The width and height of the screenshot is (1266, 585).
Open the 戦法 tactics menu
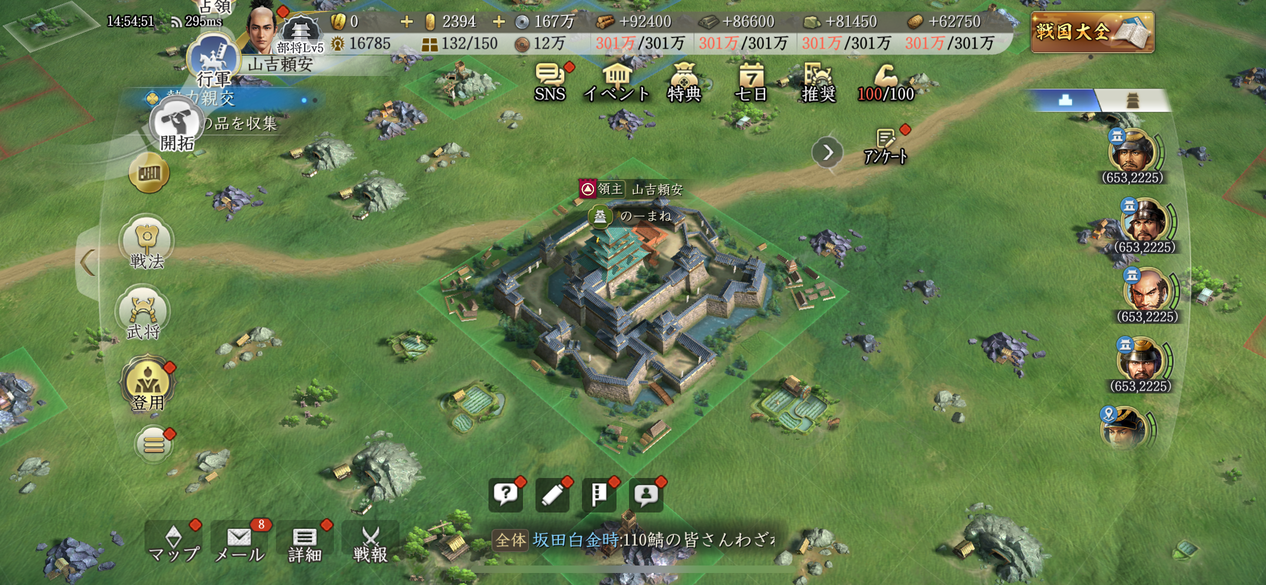pos(146,245)
